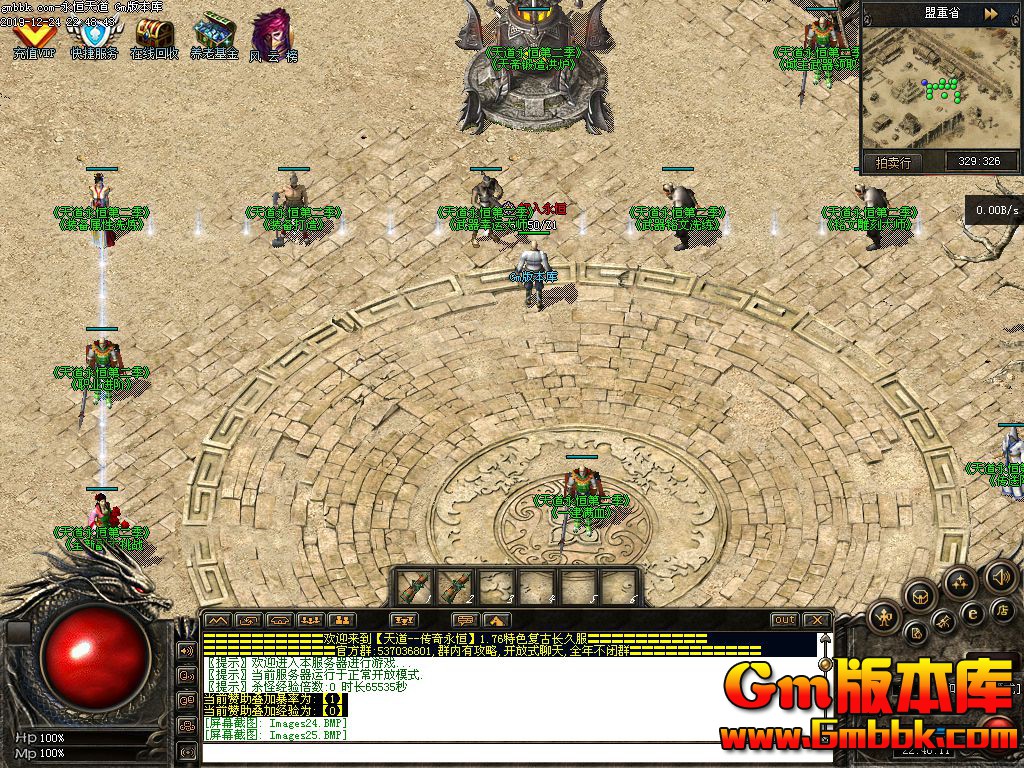
Task: Click the chat scrollbar knob
Action: (x=825, y=664)
